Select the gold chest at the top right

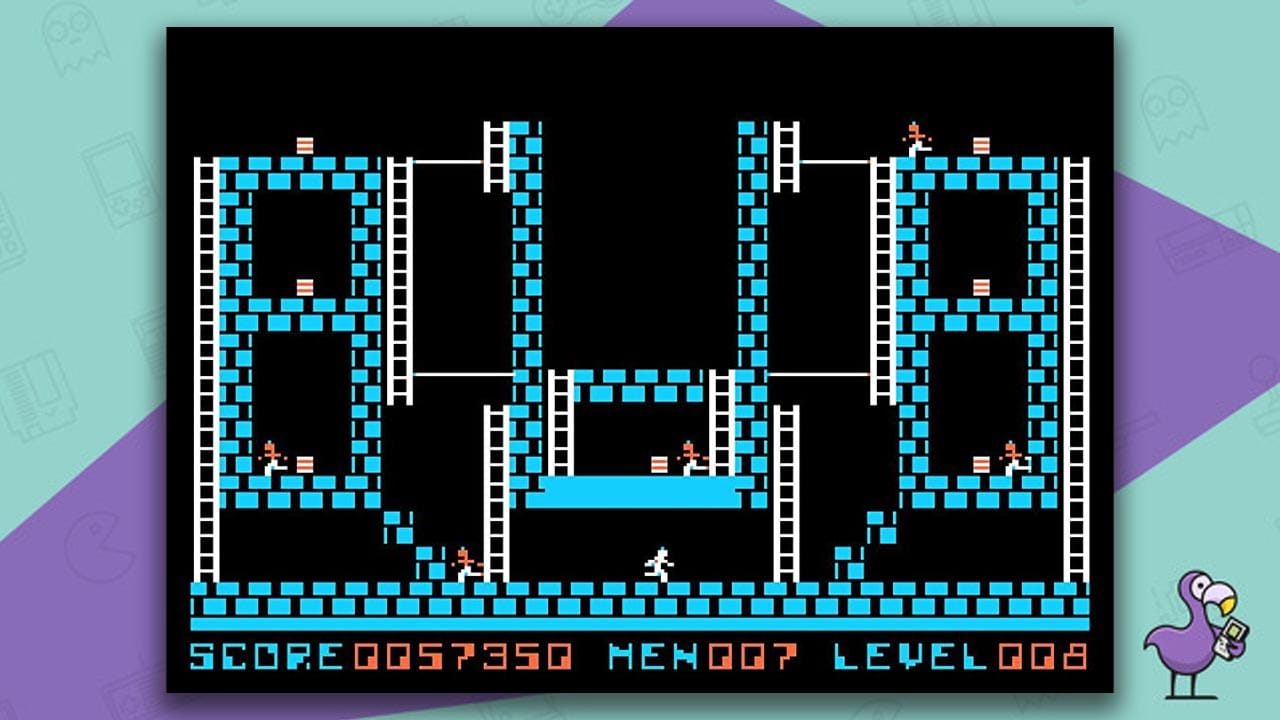(981, 145)
